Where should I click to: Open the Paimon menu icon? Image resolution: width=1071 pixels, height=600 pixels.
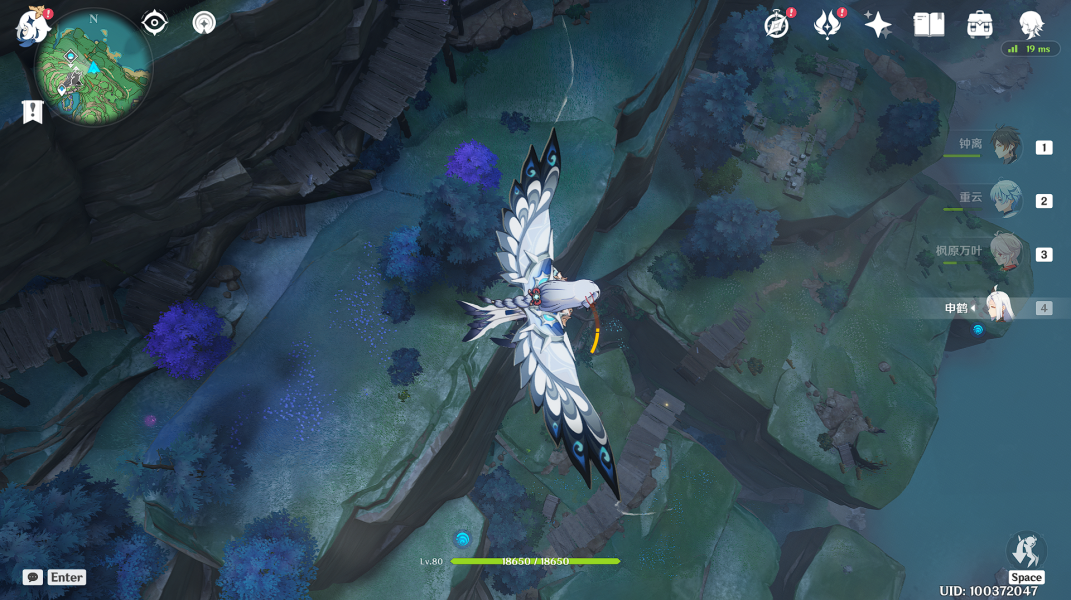coord(33,27)
